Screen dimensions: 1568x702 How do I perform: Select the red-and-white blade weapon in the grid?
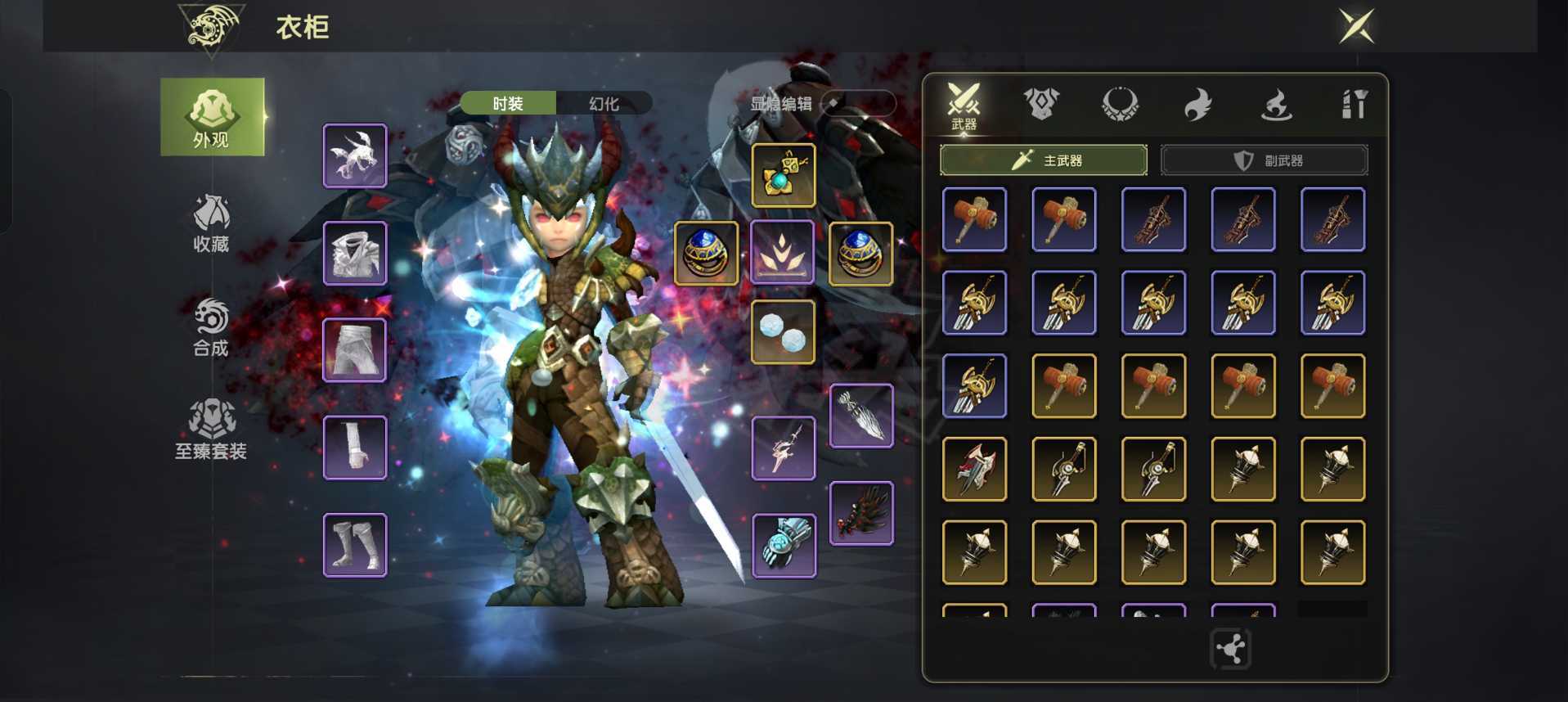pyautogui.click(x=974, y=469)
